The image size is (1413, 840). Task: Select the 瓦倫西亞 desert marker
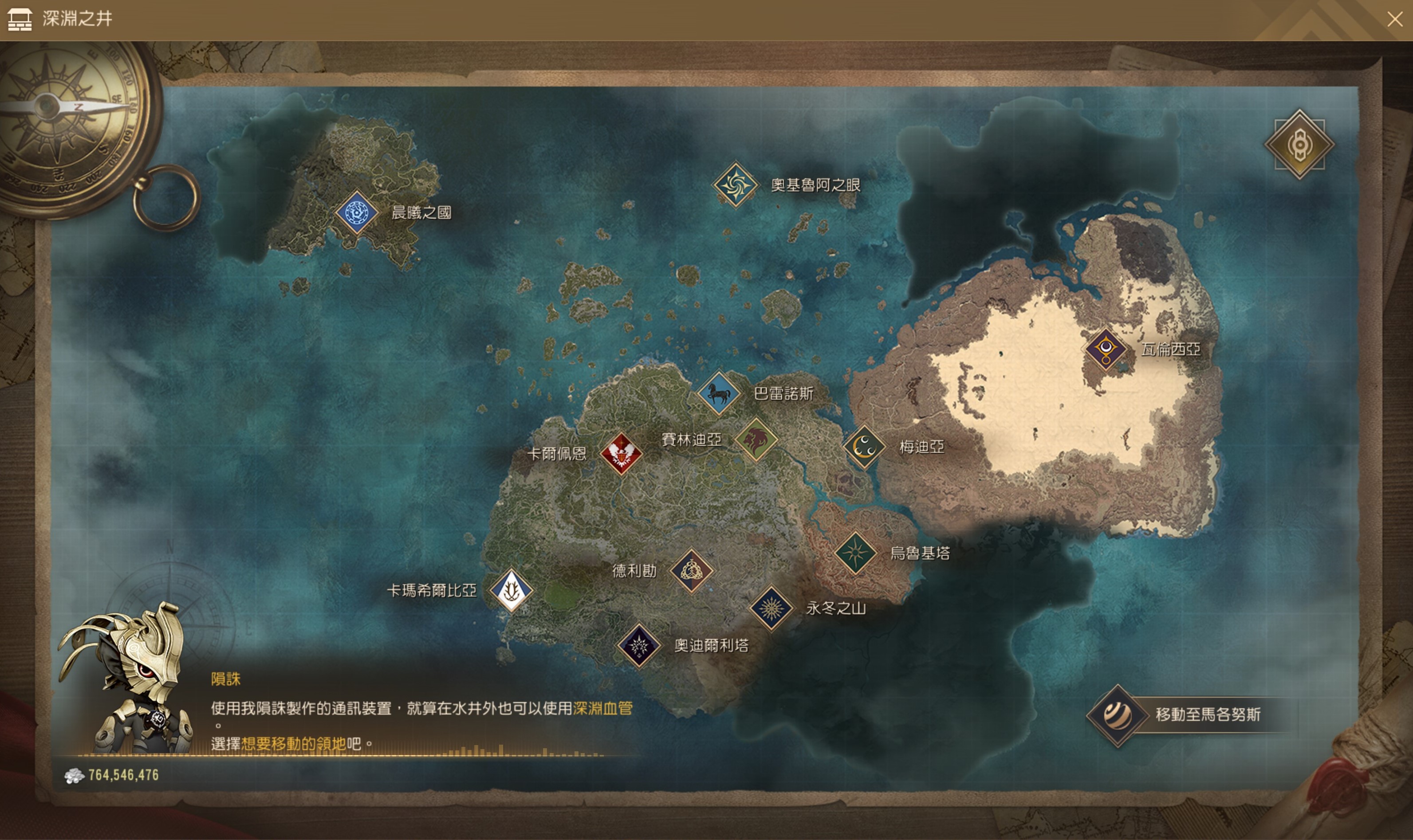1105,349
